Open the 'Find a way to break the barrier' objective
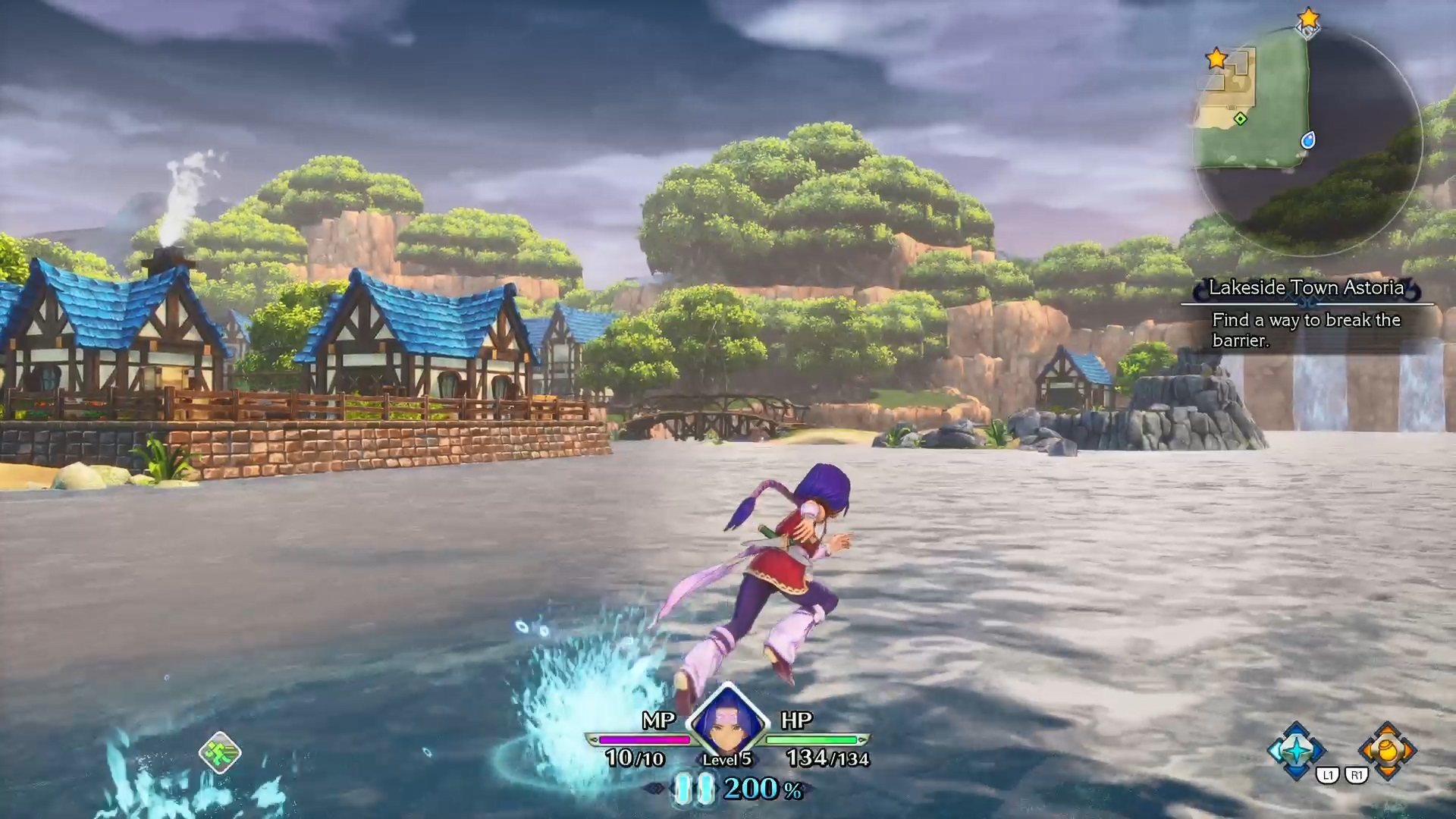This screenshot has width=1456, height=819. tap(1306, 330)
